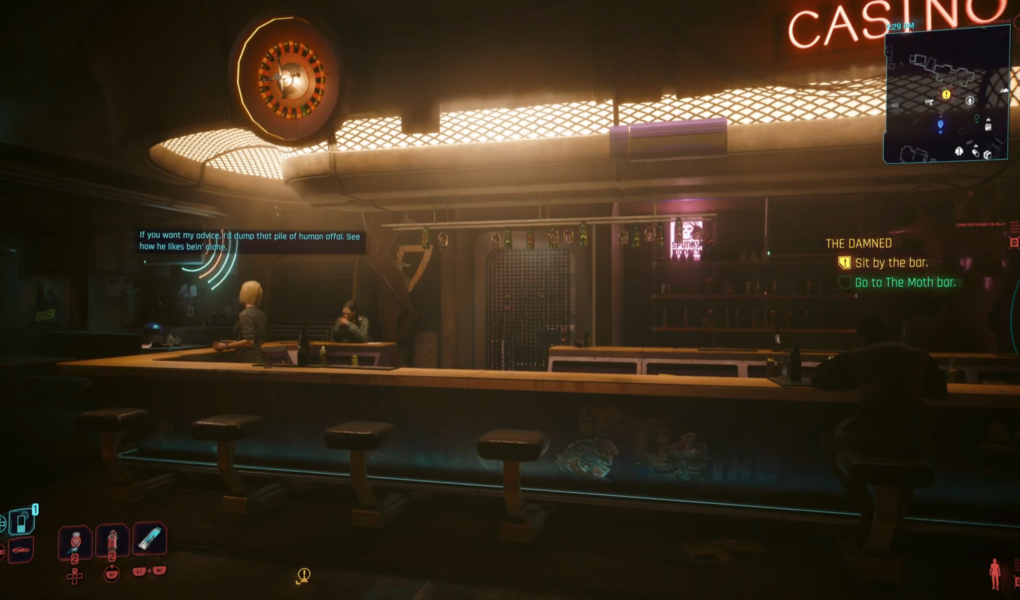This screenshot has height=600, width=1020.
Task: Select the red grenade slot
Action: (x=112, y=542)
